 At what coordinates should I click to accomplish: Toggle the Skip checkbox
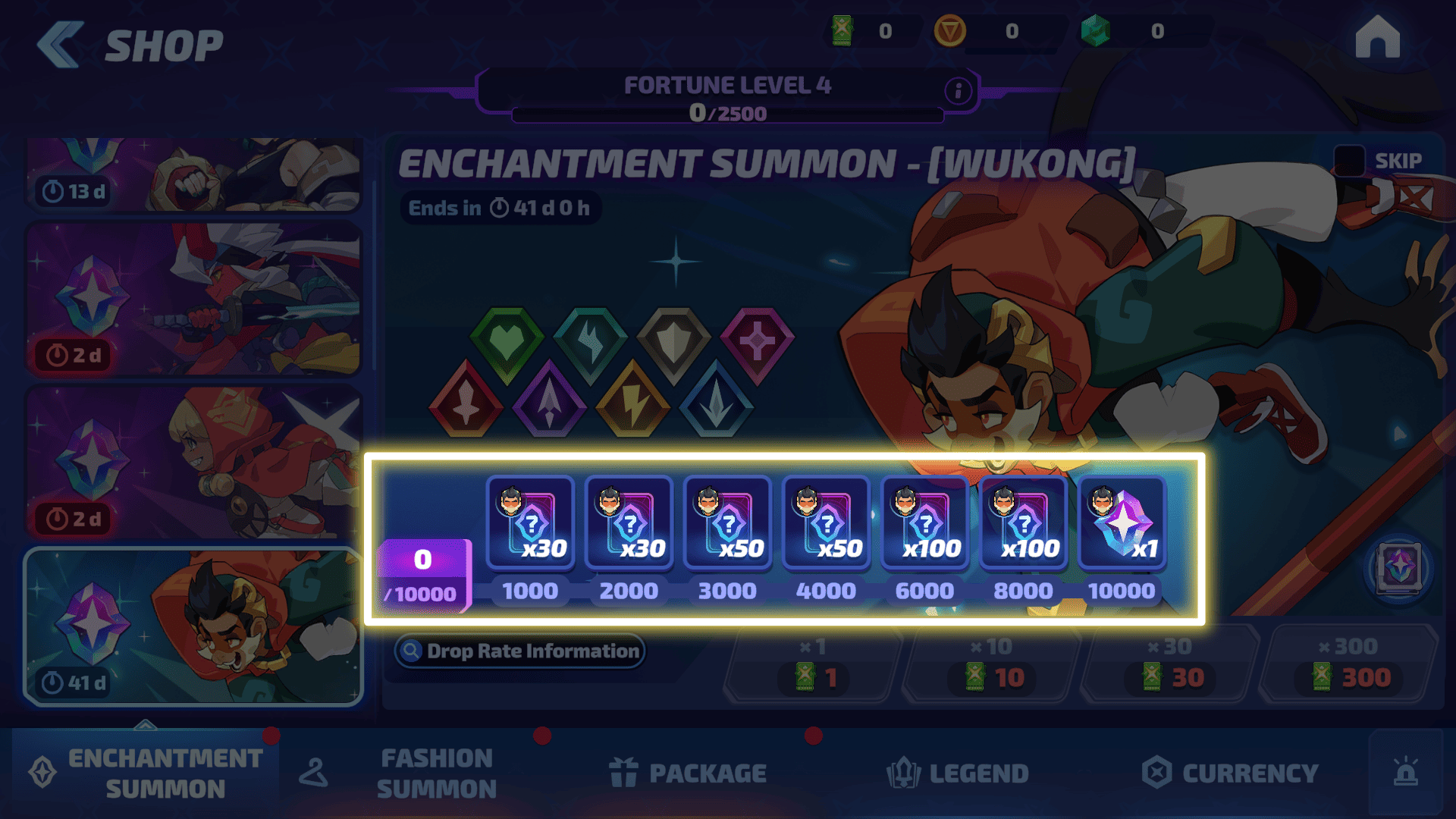click(1350, 161)
